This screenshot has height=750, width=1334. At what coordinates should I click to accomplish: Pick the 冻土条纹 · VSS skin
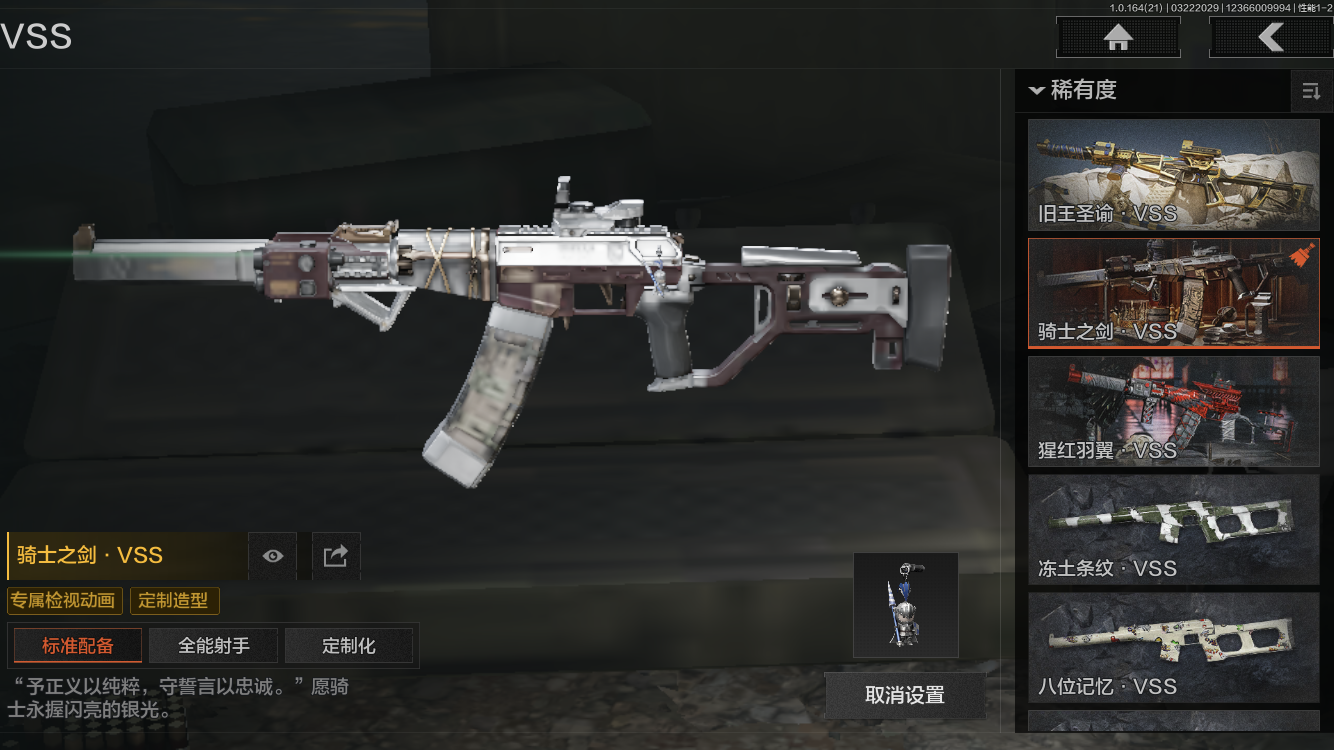(x=1173, y=529)
